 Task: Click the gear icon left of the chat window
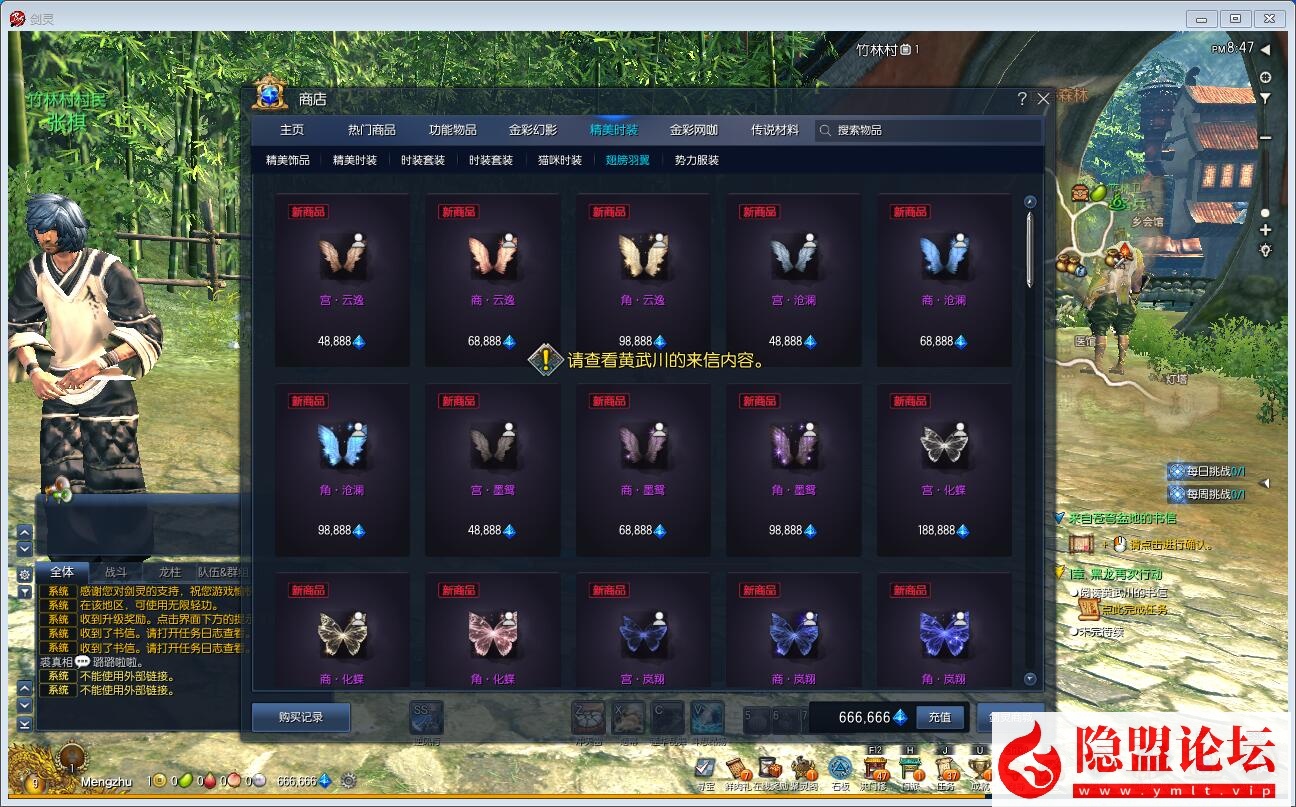(25, 574)
